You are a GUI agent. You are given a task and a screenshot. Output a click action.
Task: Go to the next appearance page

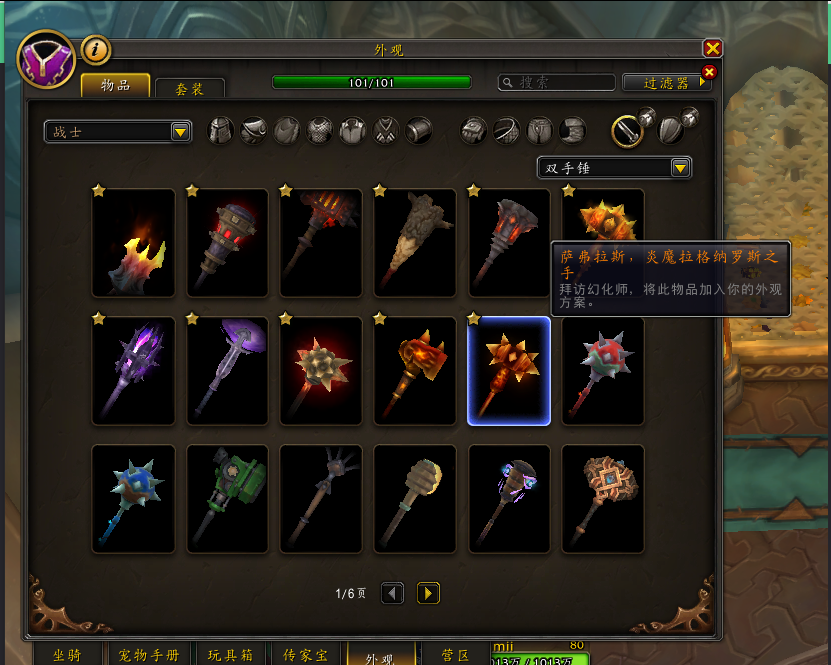[427, 594]
